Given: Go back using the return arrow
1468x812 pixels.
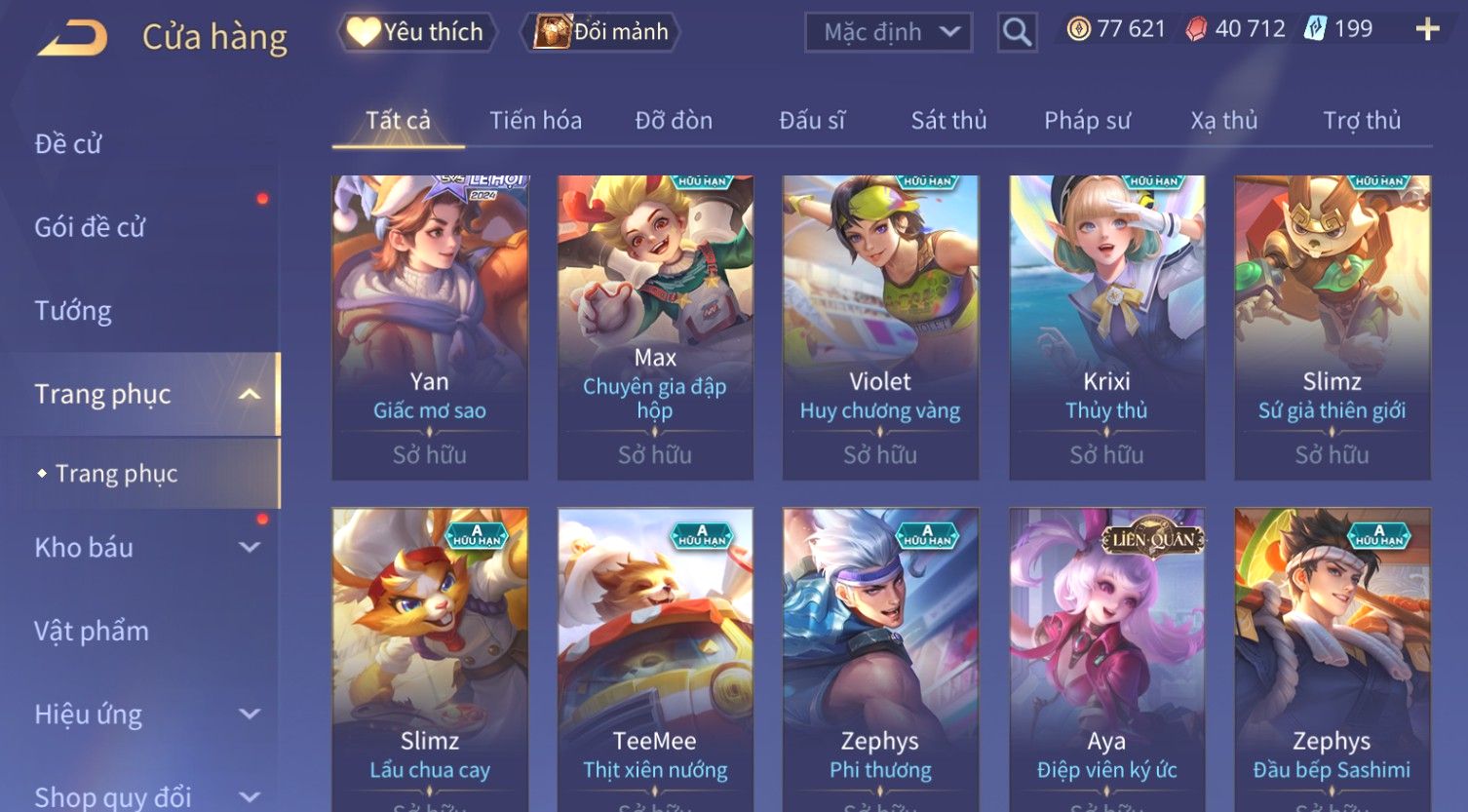Looking at the screenshot, I should click(73, 38).
